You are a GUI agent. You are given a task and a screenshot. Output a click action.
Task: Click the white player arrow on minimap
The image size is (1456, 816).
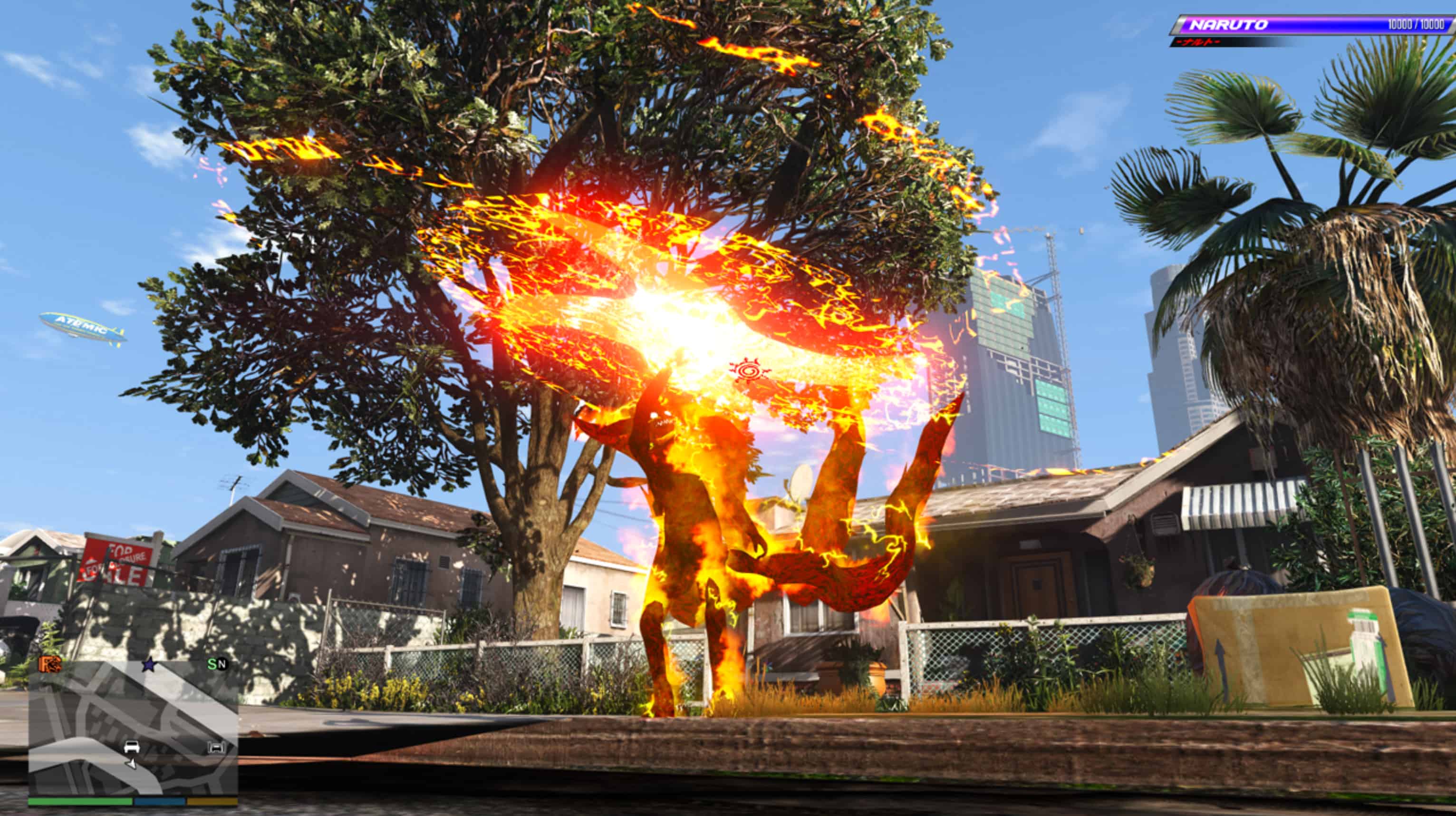(x=132, y=764)
